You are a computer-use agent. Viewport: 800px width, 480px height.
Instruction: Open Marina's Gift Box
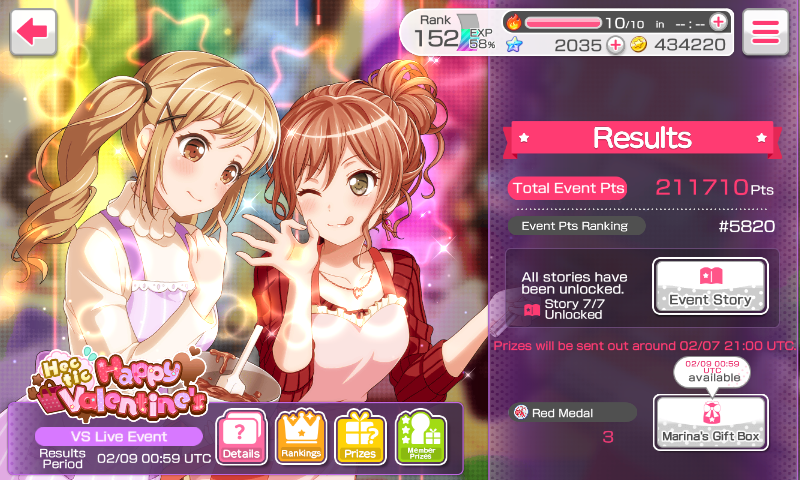point(710,422)
